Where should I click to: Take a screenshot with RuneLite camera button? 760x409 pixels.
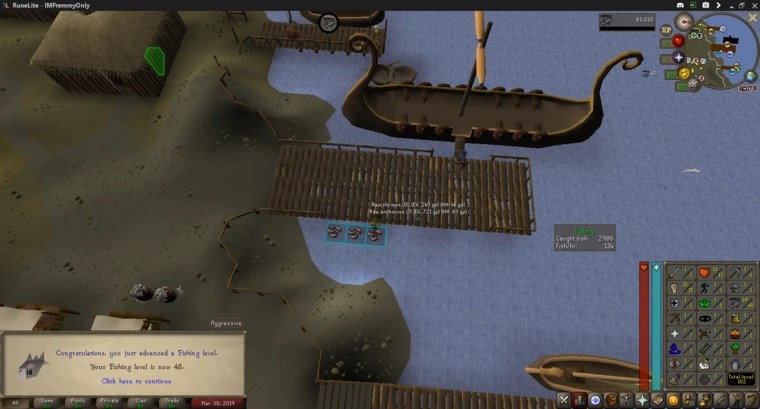[x=707, y=5]
